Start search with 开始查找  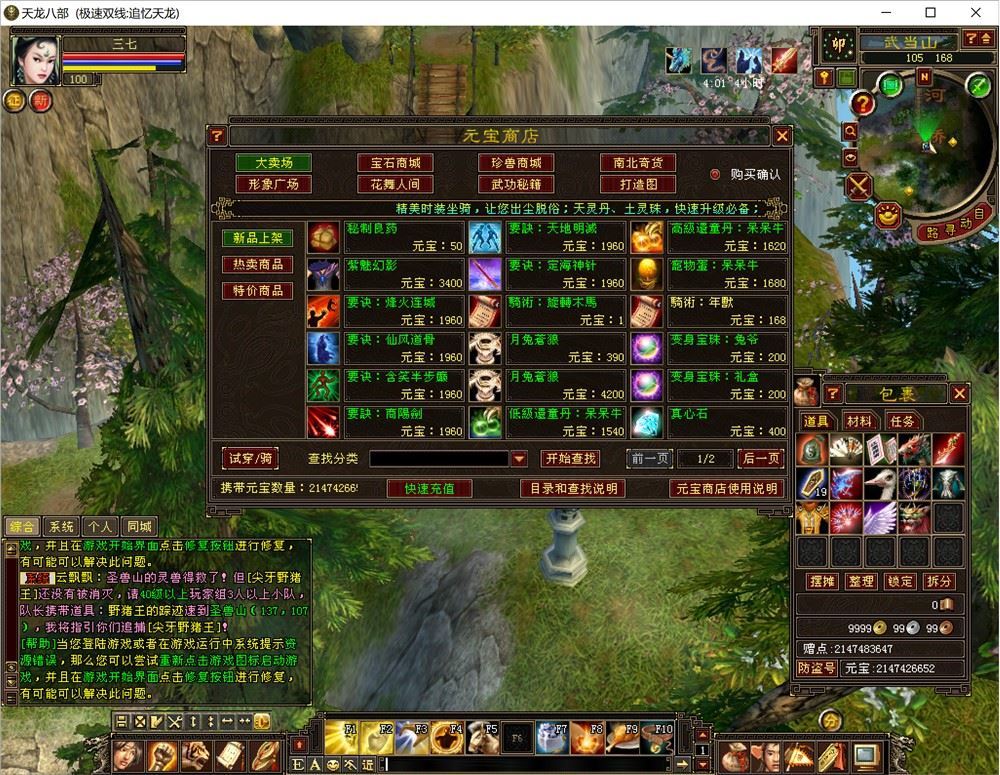(x=570, y=458)
